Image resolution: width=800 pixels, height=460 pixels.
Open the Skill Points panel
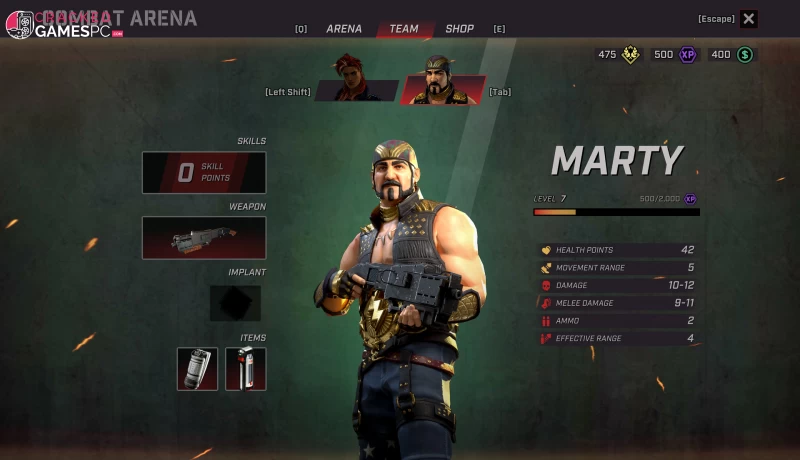(204, 173)
